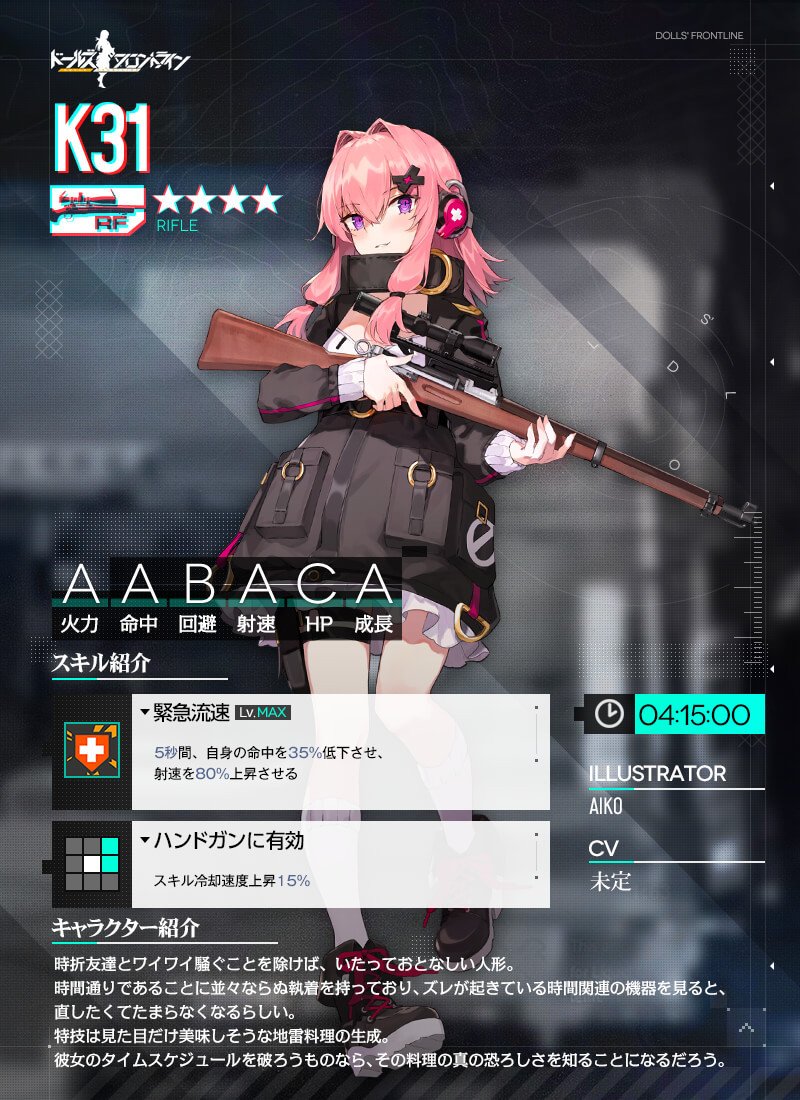Select the 緊急流速 skill icon
This screenshot has height=1100, width=800.
pos(91,751)
